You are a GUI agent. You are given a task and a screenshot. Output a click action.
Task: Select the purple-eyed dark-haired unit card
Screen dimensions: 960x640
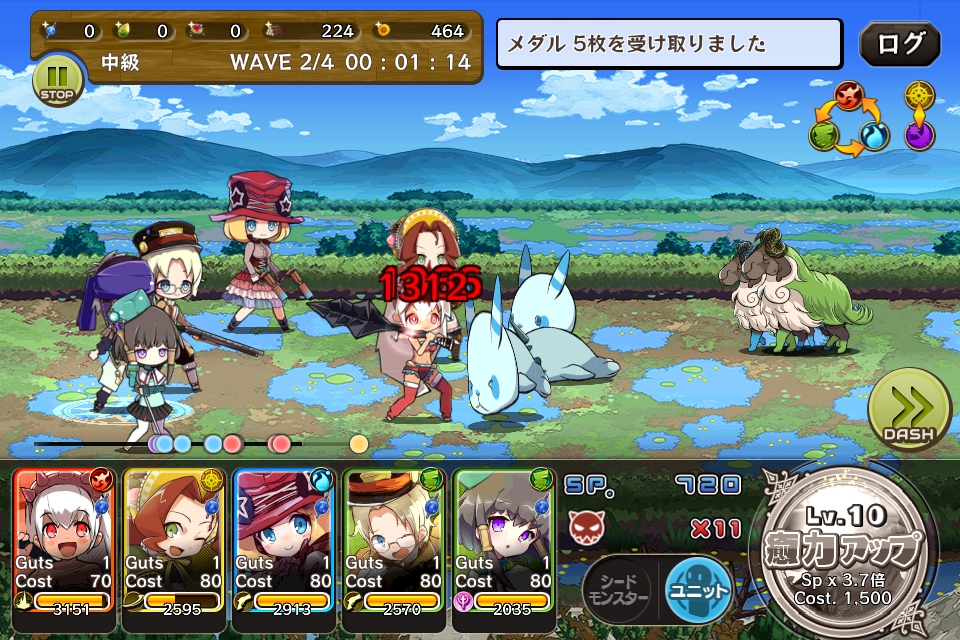[503, 540]
